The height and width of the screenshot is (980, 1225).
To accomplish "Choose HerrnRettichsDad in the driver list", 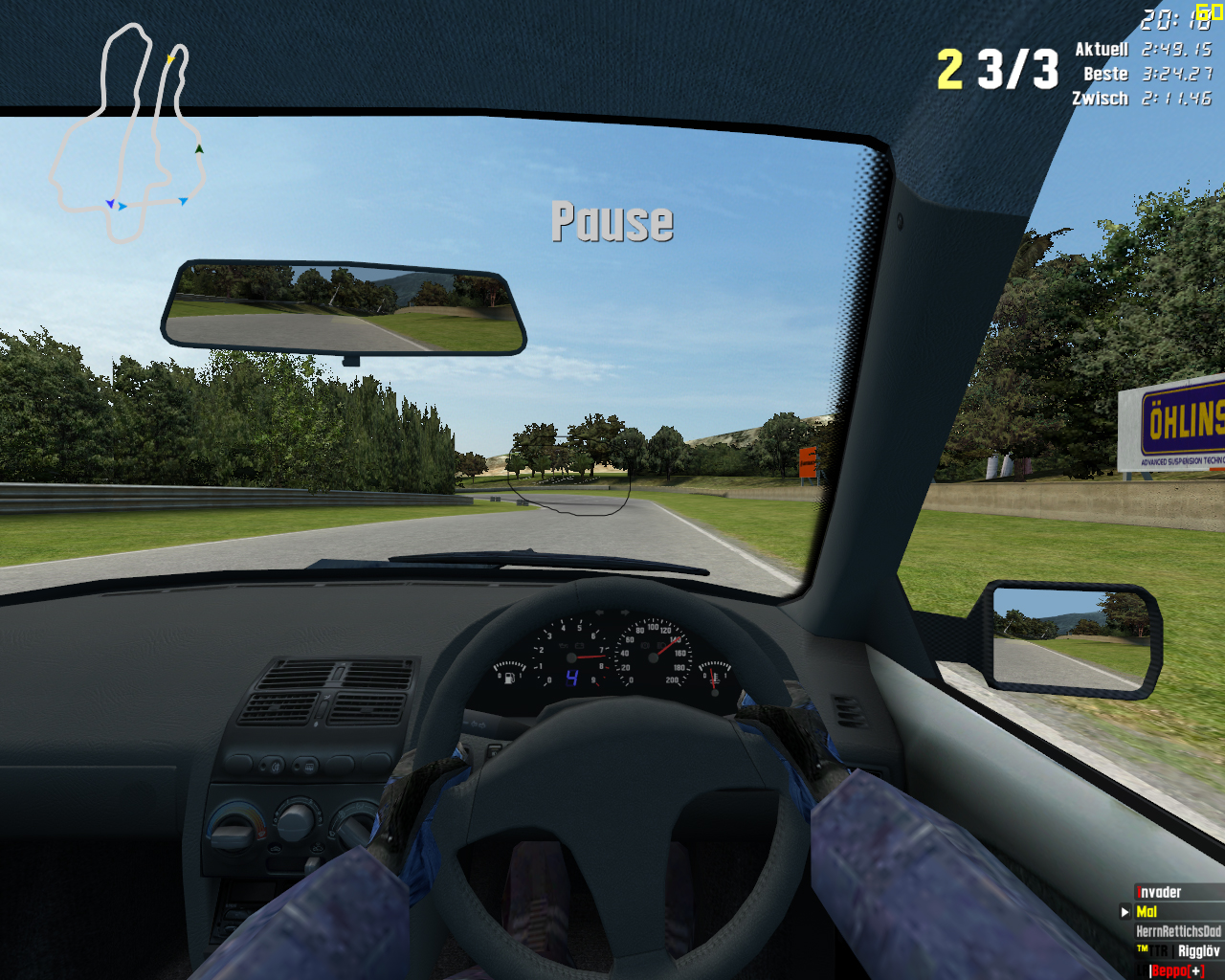I will [x=1178, y=931].
